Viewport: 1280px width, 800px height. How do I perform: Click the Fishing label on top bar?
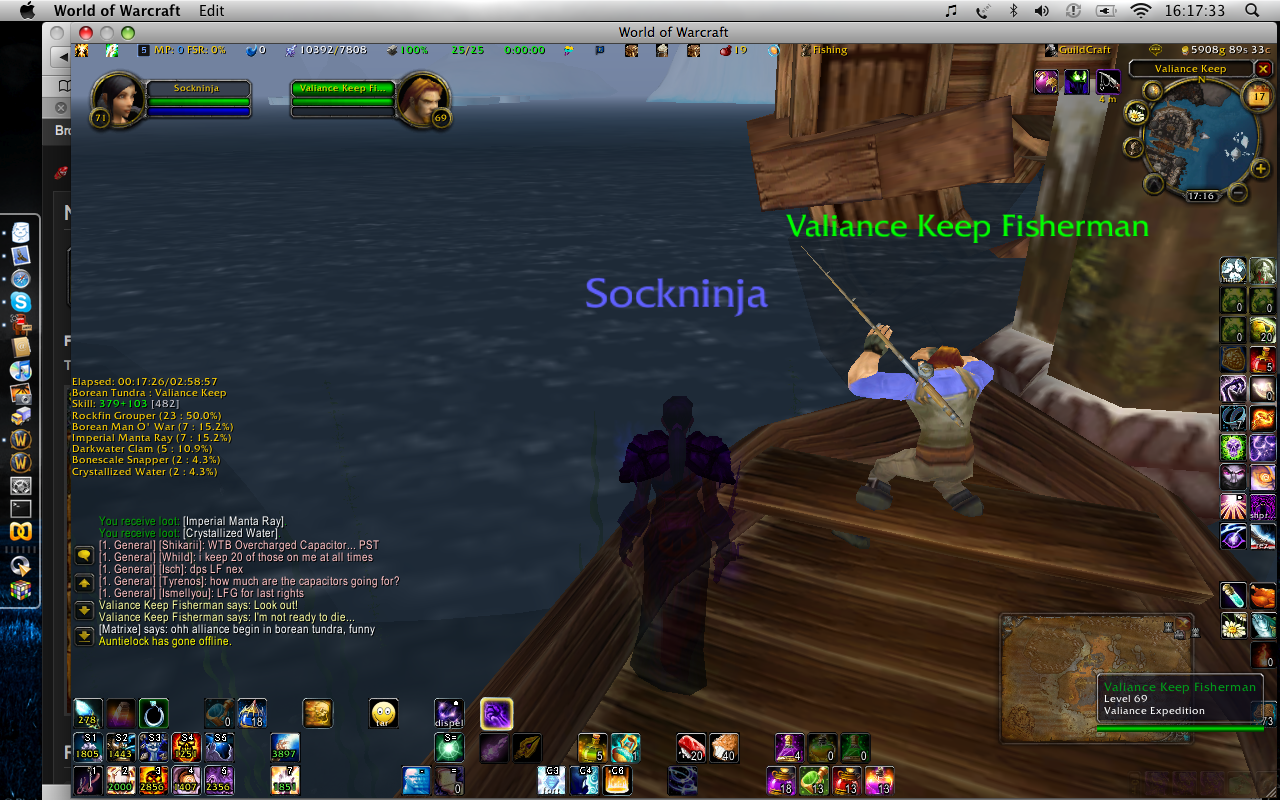coord(829,50)
